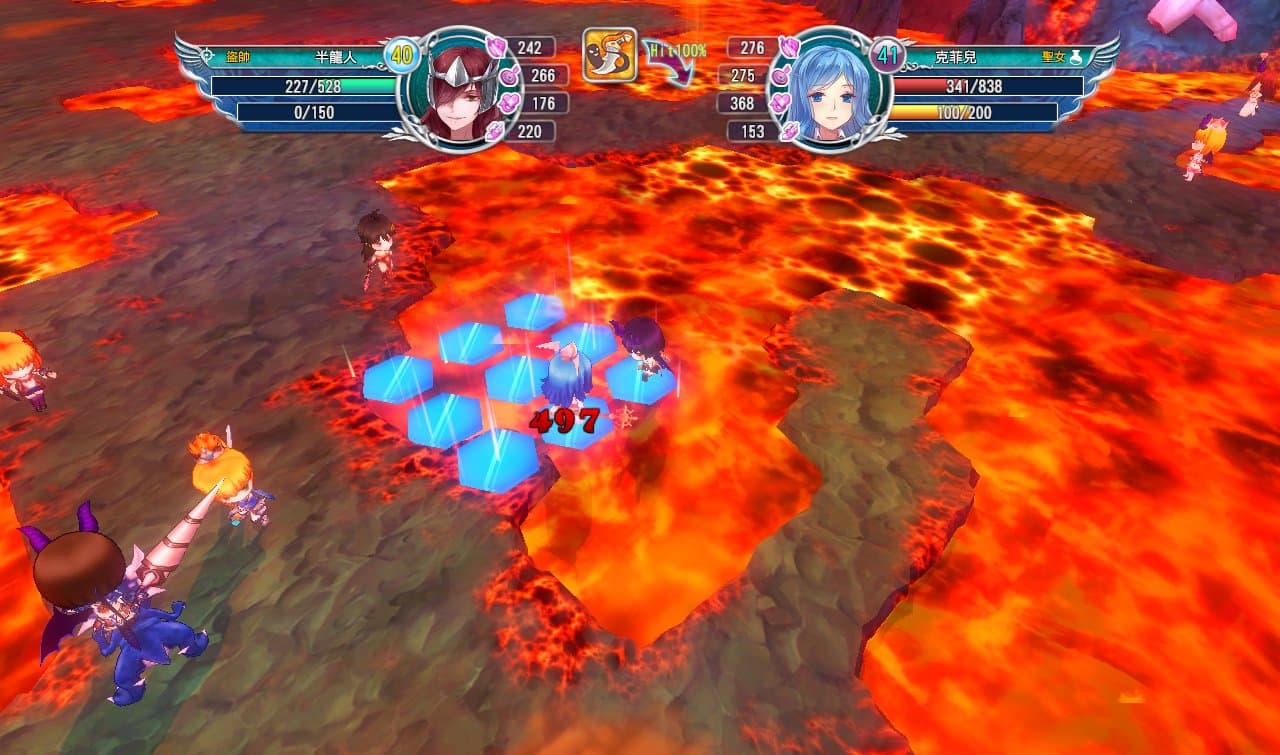Click the red-haired attacker portrait
Image resolution: width=1280 pixels, height=755 pixels.
[459, 90]
